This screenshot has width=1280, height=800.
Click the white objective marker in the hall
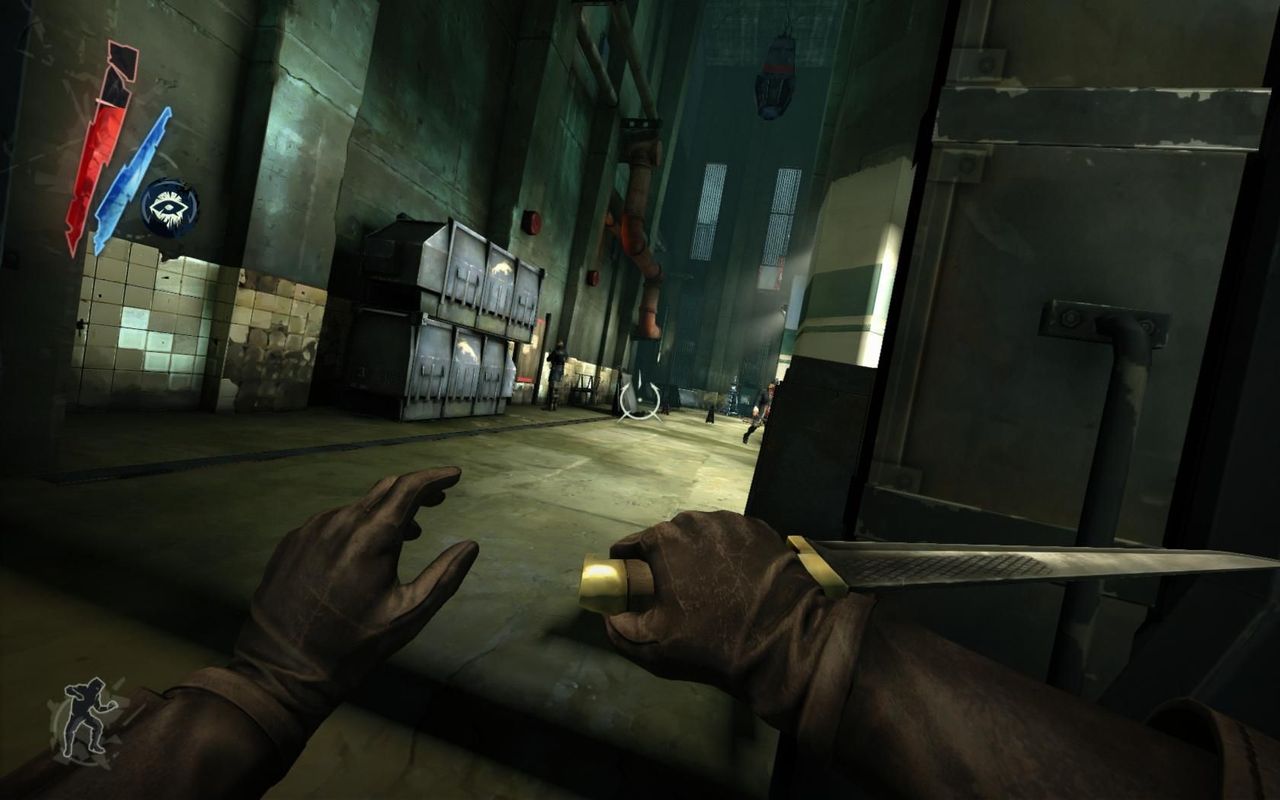click(x=640, y=400)
